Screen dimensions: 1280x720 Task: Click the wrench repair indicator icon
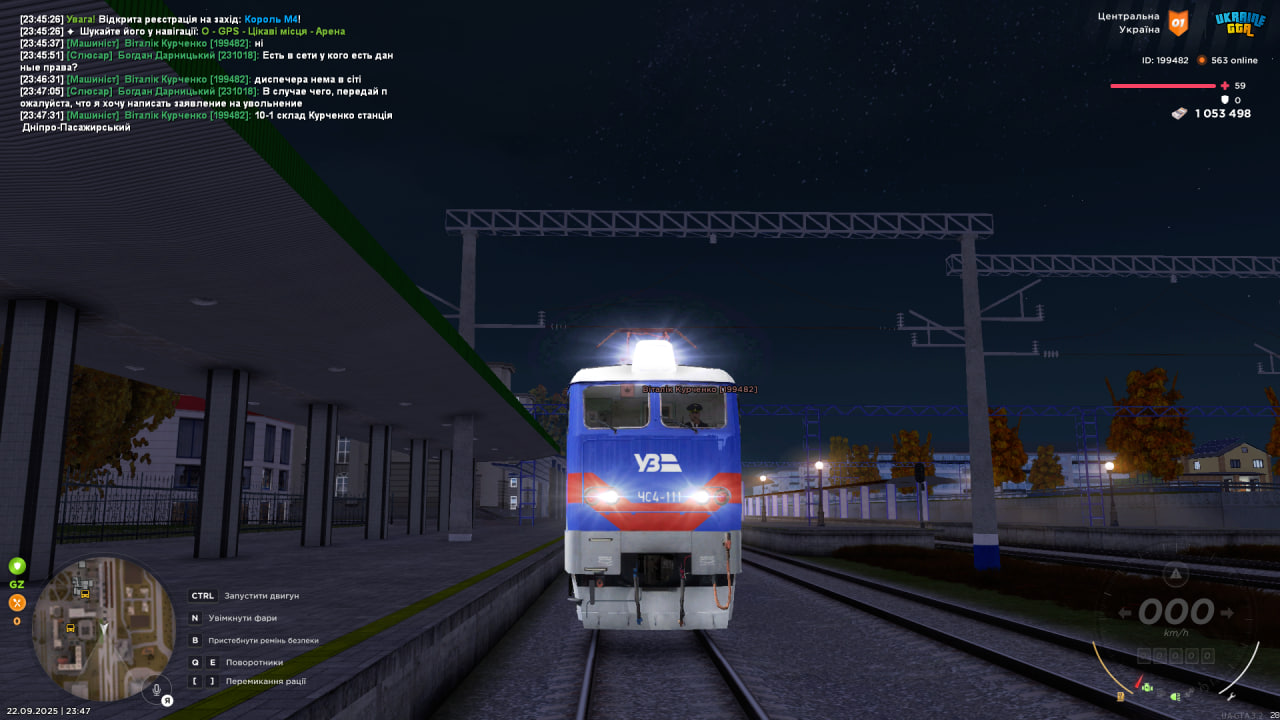pyautogui.click(x=1231, y=696)
